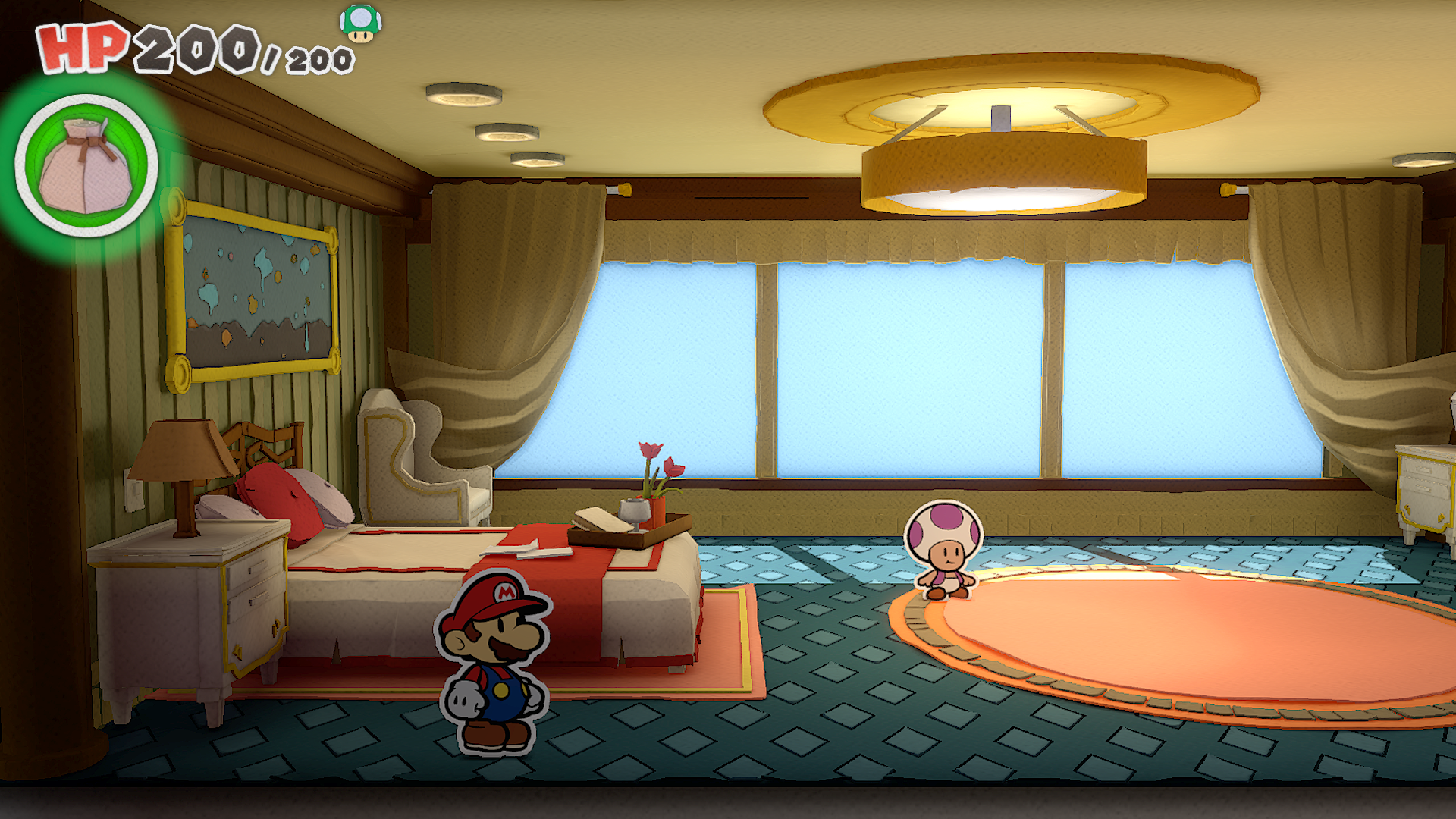Viewport: 1456px width, 819px height.
Task: Click the green 1-Up mushroom icon
Action: [360, 24]
